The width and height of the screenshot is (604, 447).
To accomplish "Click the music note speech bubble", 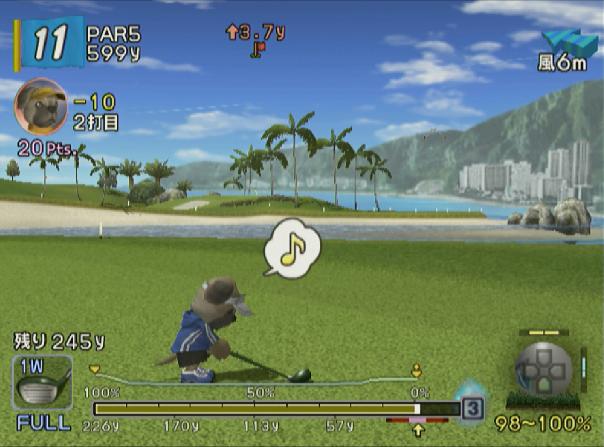I will pyautogui.click(x=291, y=250).
